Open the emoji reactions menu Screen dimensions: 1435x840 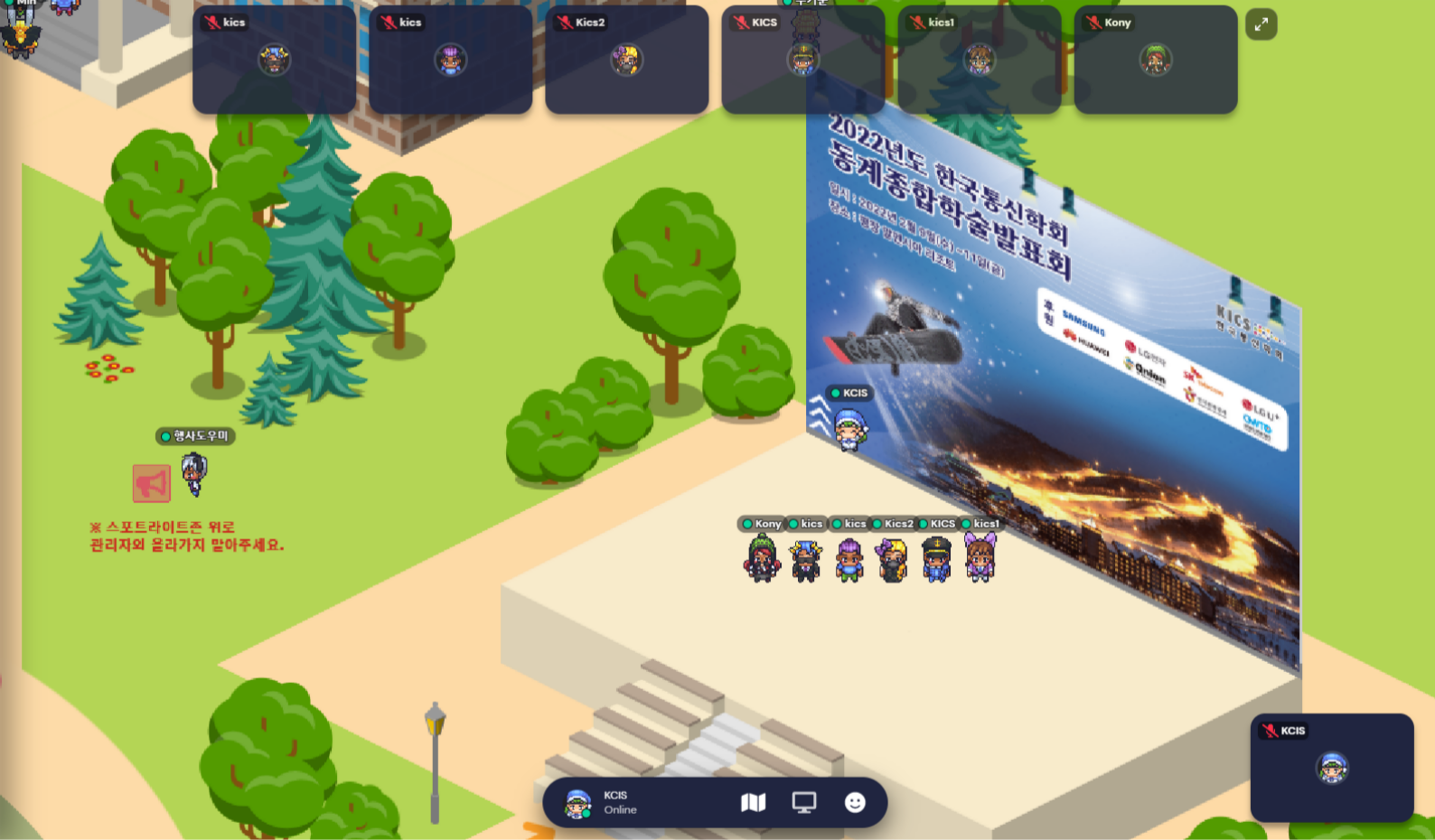(x=855, y=802)
